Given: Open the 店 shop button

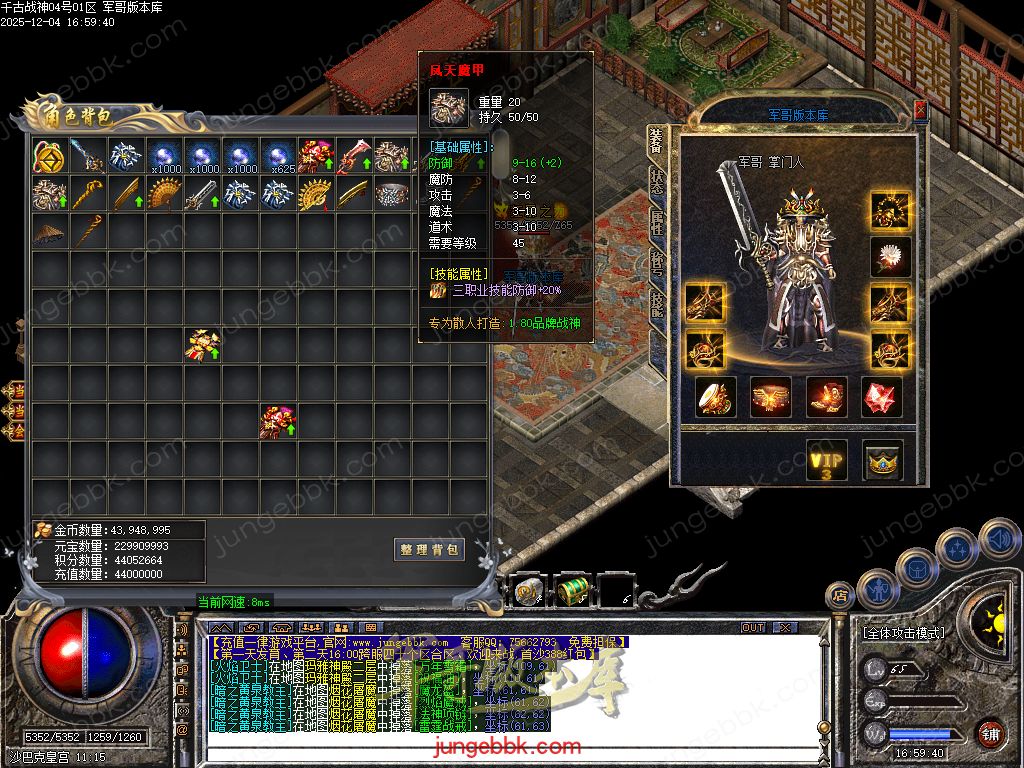Looking at the screenshot, I should point(840,597).
